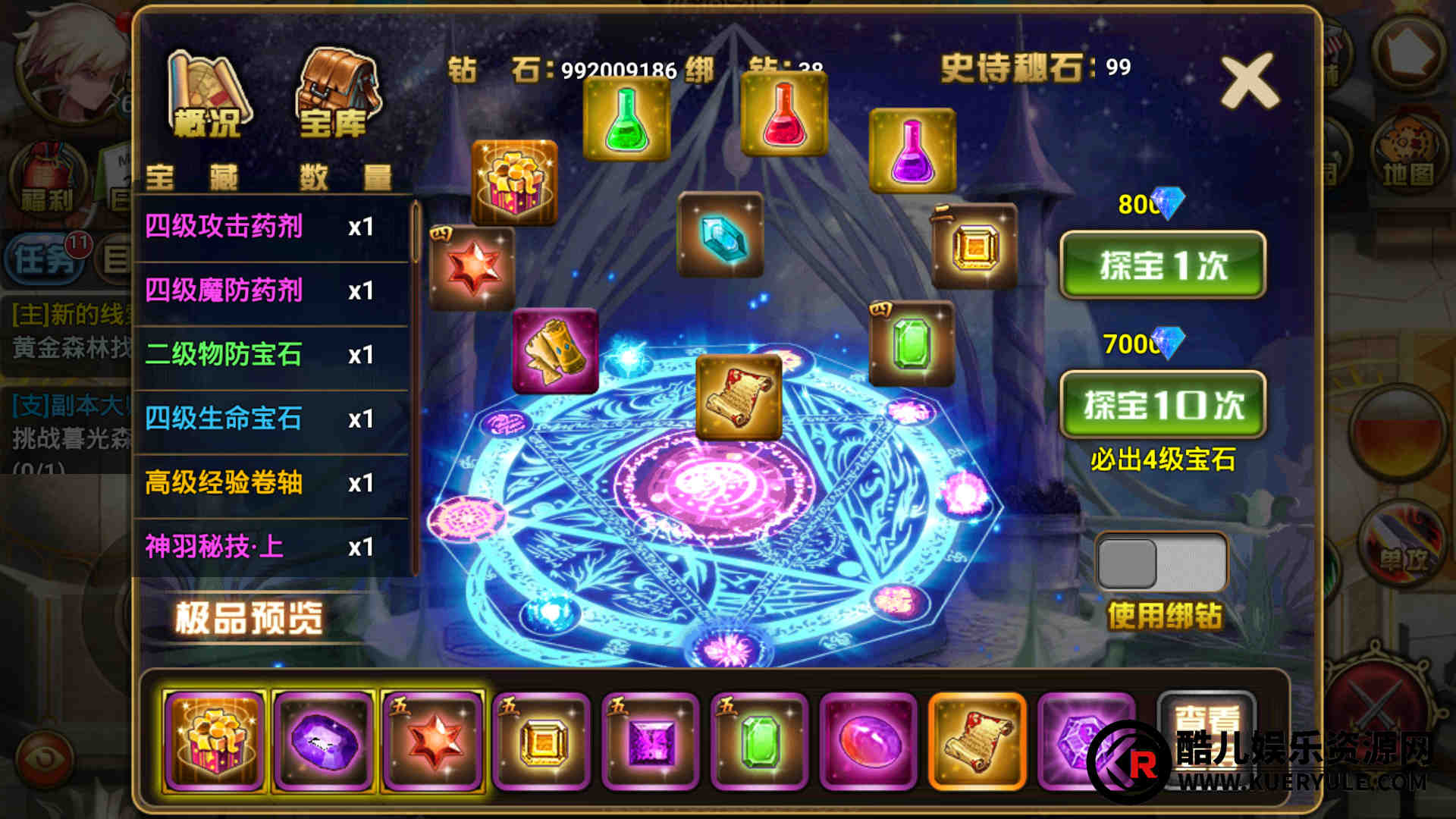Toggle the 使用绑钻 switch
Viewport: 1456px width, 819px height.
tap(1161, 563)
